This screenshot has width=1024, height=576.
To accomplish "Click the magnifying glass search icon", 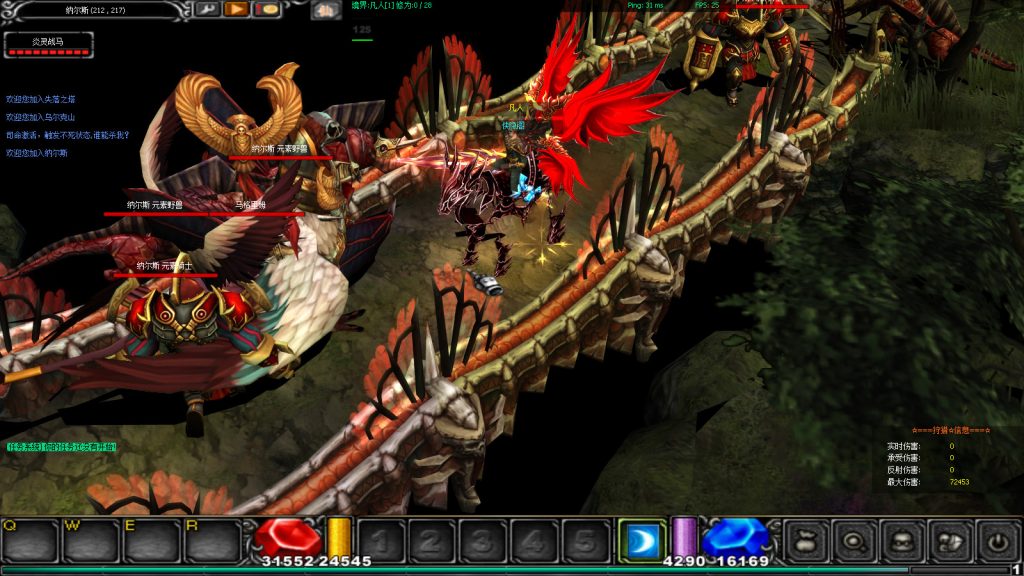I will 855,541.
